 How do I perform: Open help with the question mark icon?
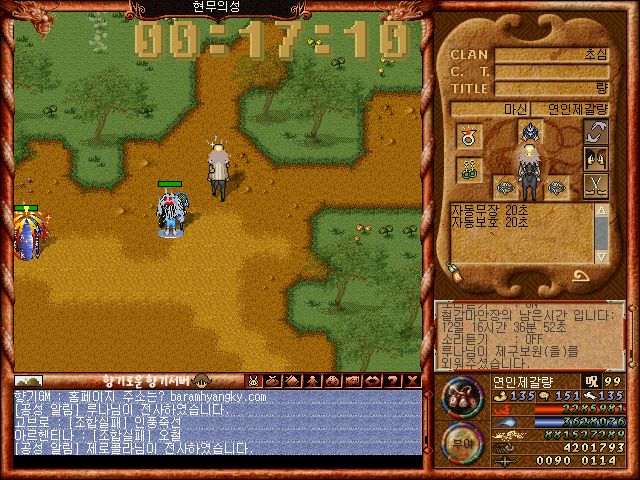[392, 380]
